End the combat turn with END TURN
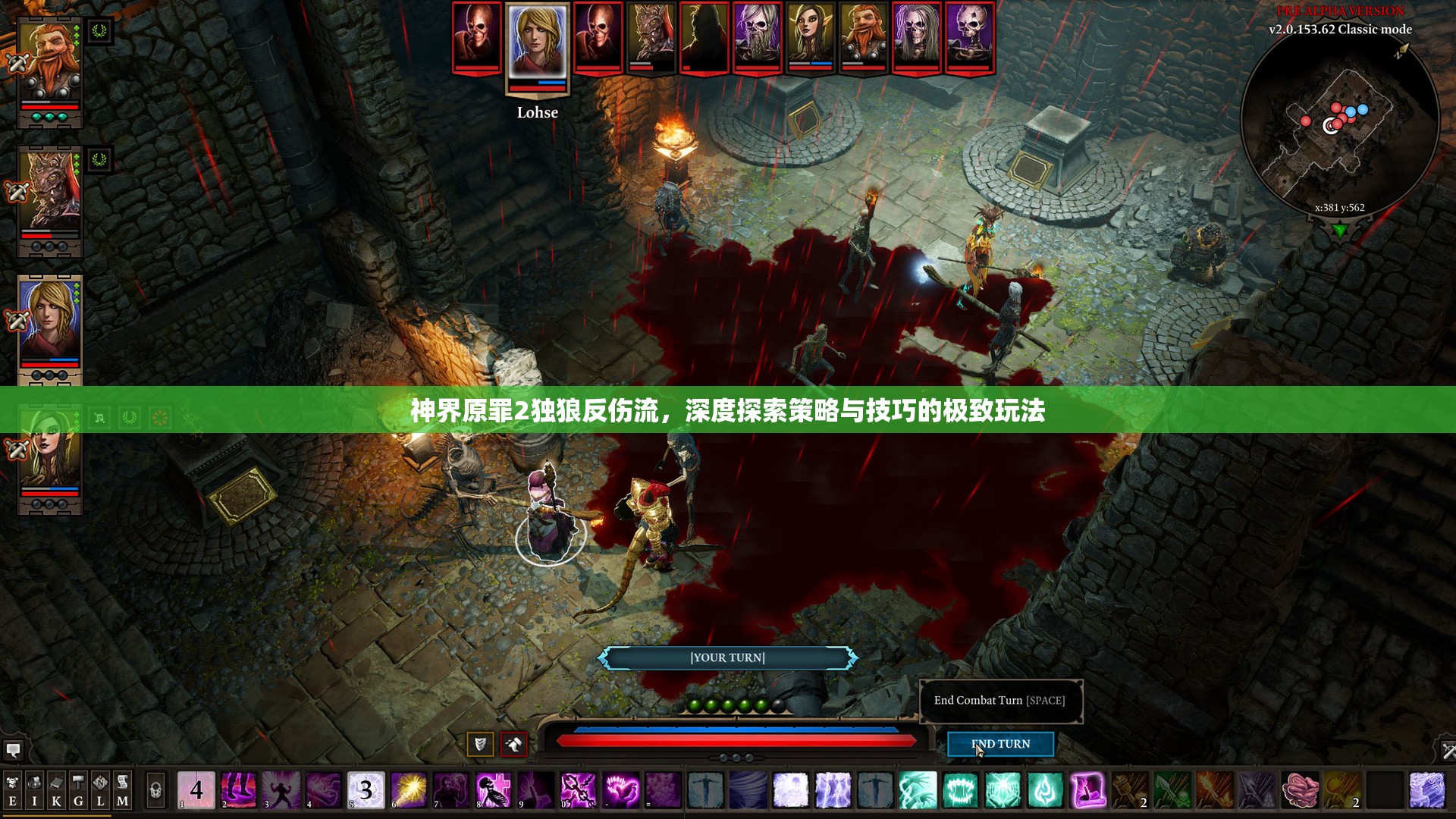 click(1000, 744)
